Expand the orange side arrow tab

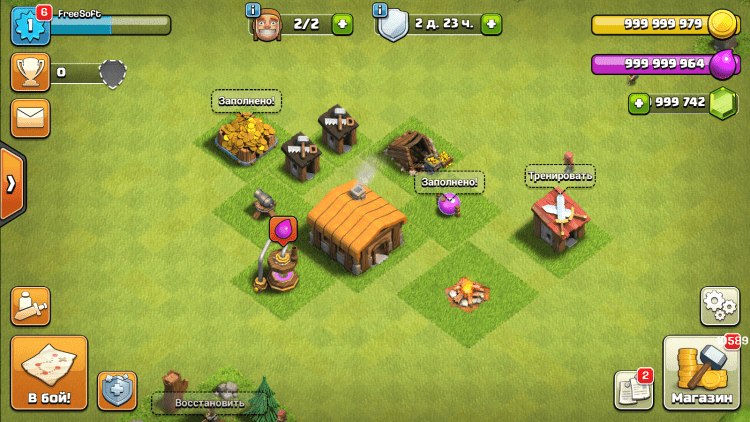point(11,183)
